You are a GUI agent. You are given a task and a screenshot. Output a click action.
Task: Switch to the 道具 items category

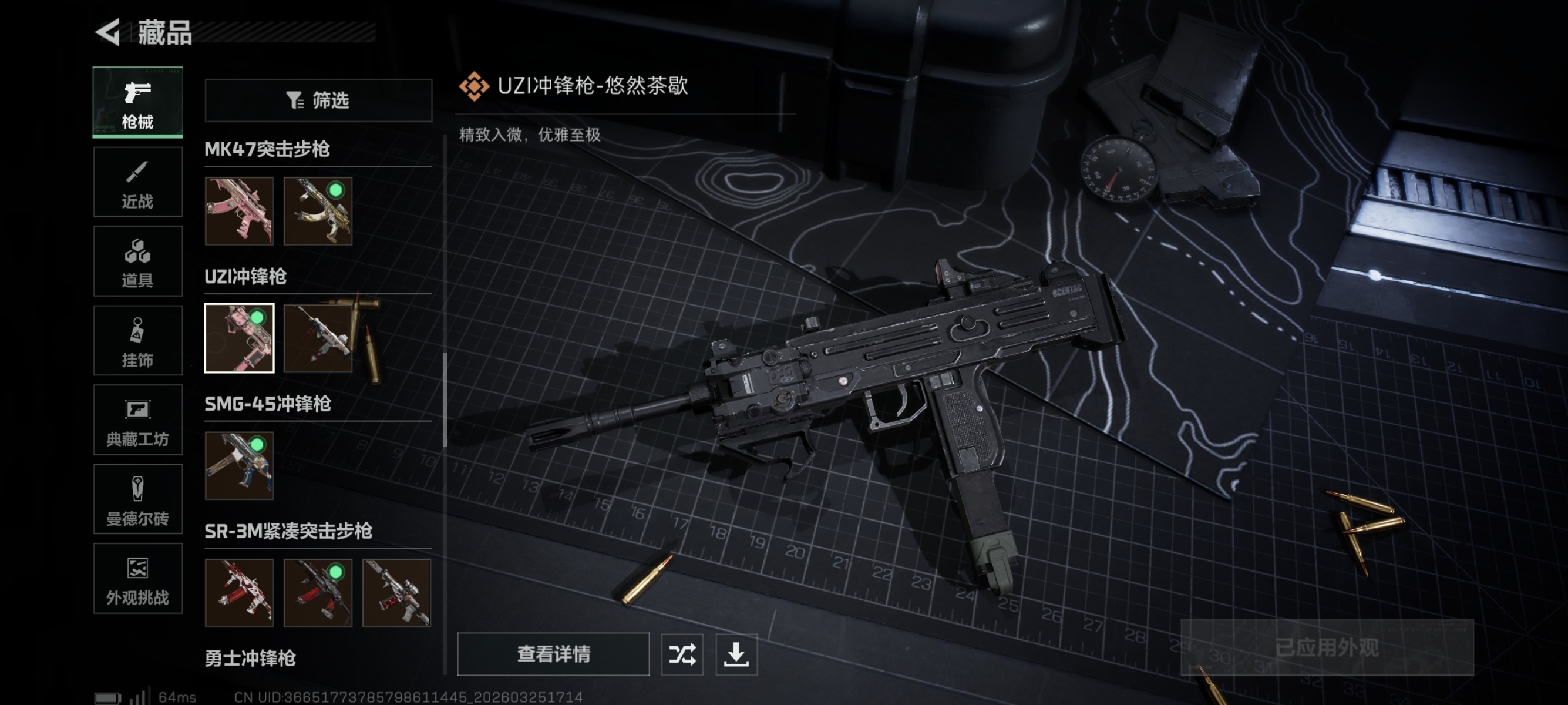pyautogui.click(x=137, y=261)
